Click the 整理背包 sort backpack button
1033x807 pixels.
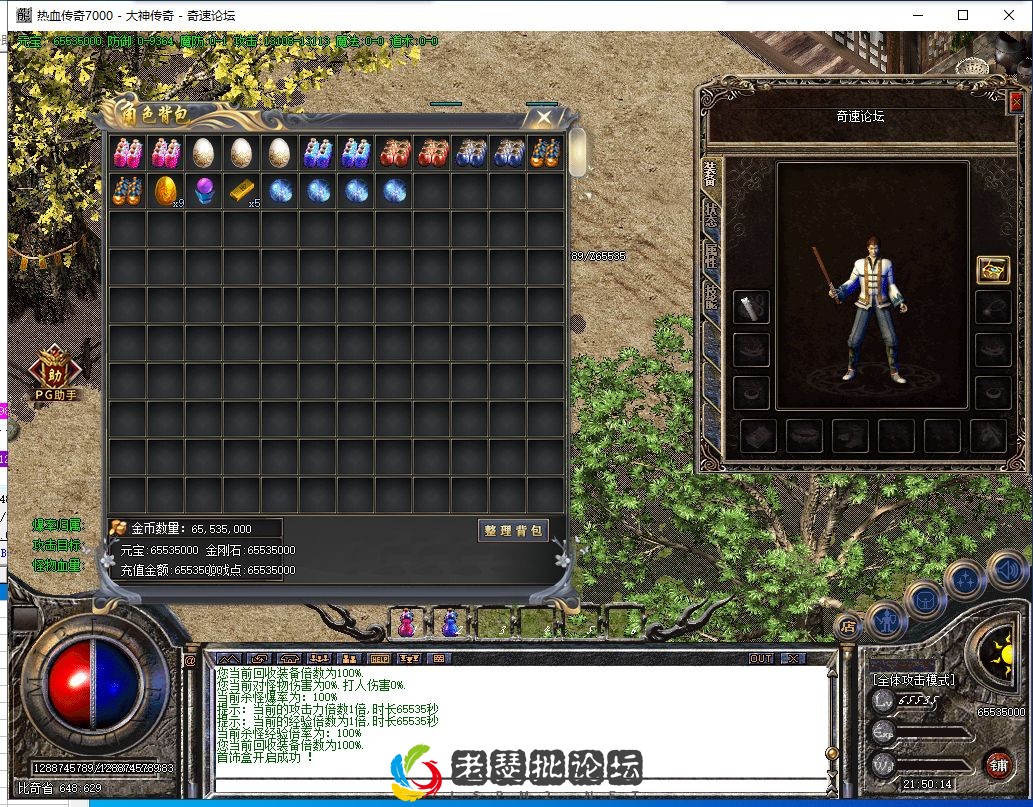point(512,531)
